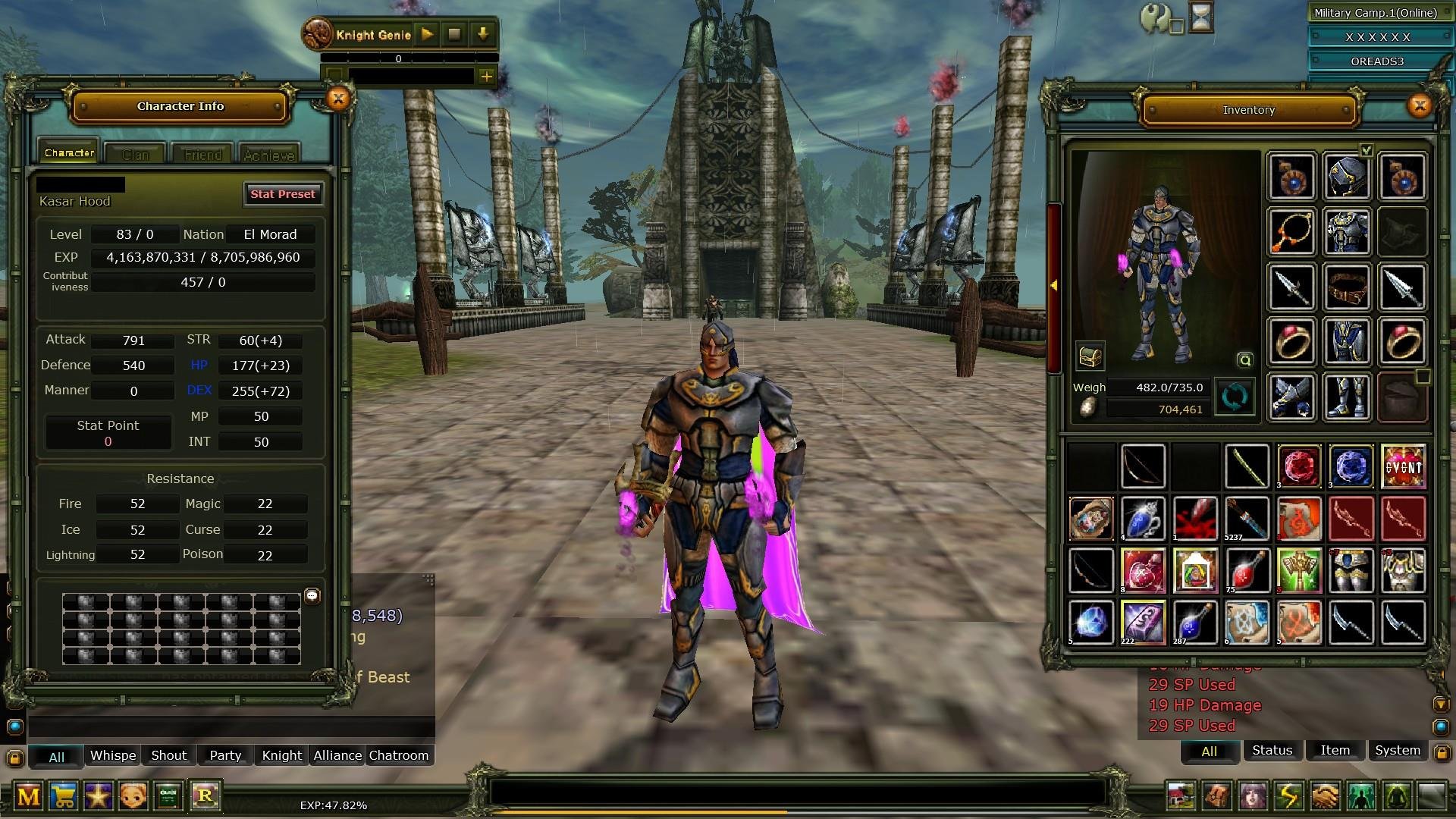Switch to the Clan tab in Character Info
Image resolution: width=1456 pixels, height=819 pixels.
tap(134, 154)
